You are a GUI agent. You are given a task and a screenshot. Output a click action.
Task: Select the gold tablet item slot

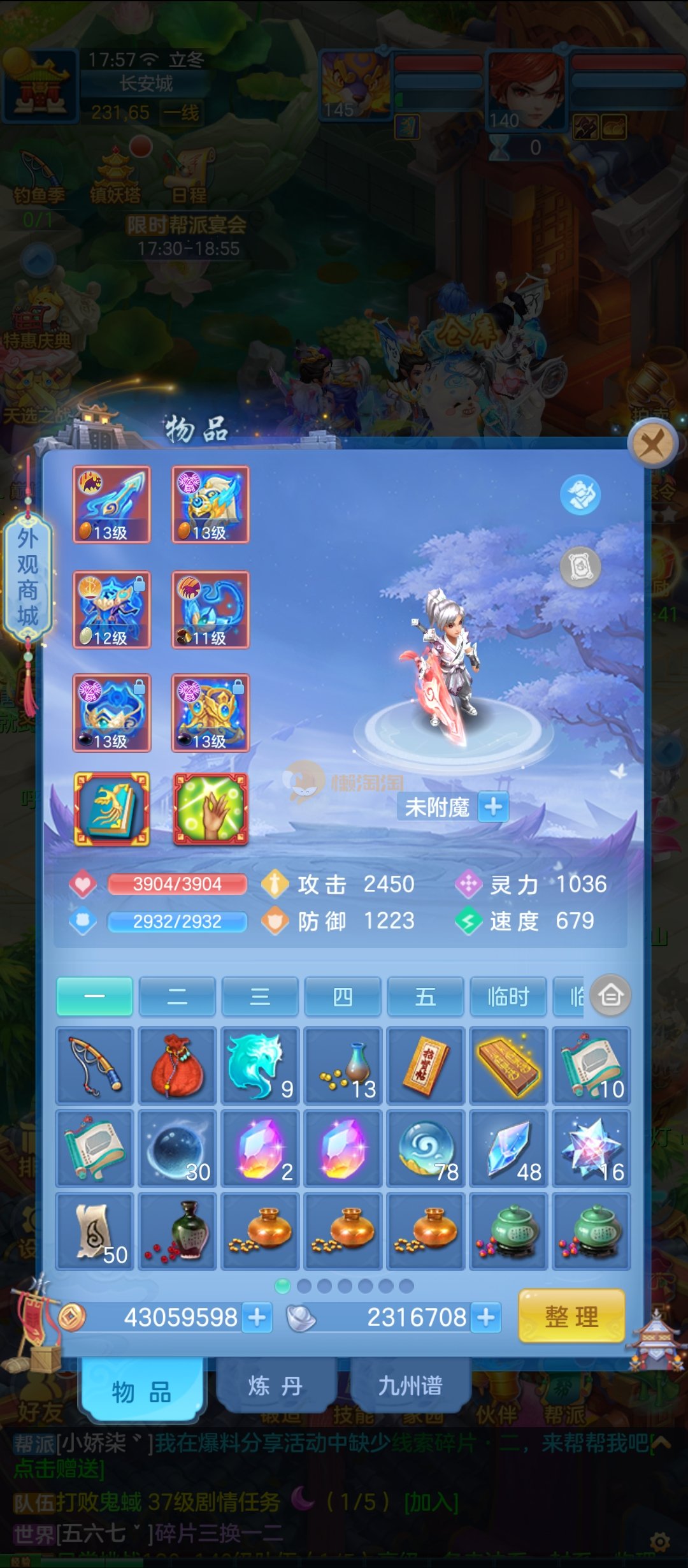tap(508, 1066)
